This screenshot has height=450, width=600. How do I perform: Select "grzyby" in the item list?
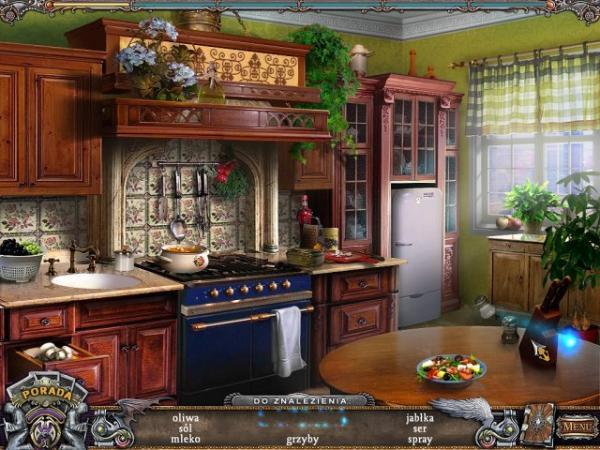point(302,439)
